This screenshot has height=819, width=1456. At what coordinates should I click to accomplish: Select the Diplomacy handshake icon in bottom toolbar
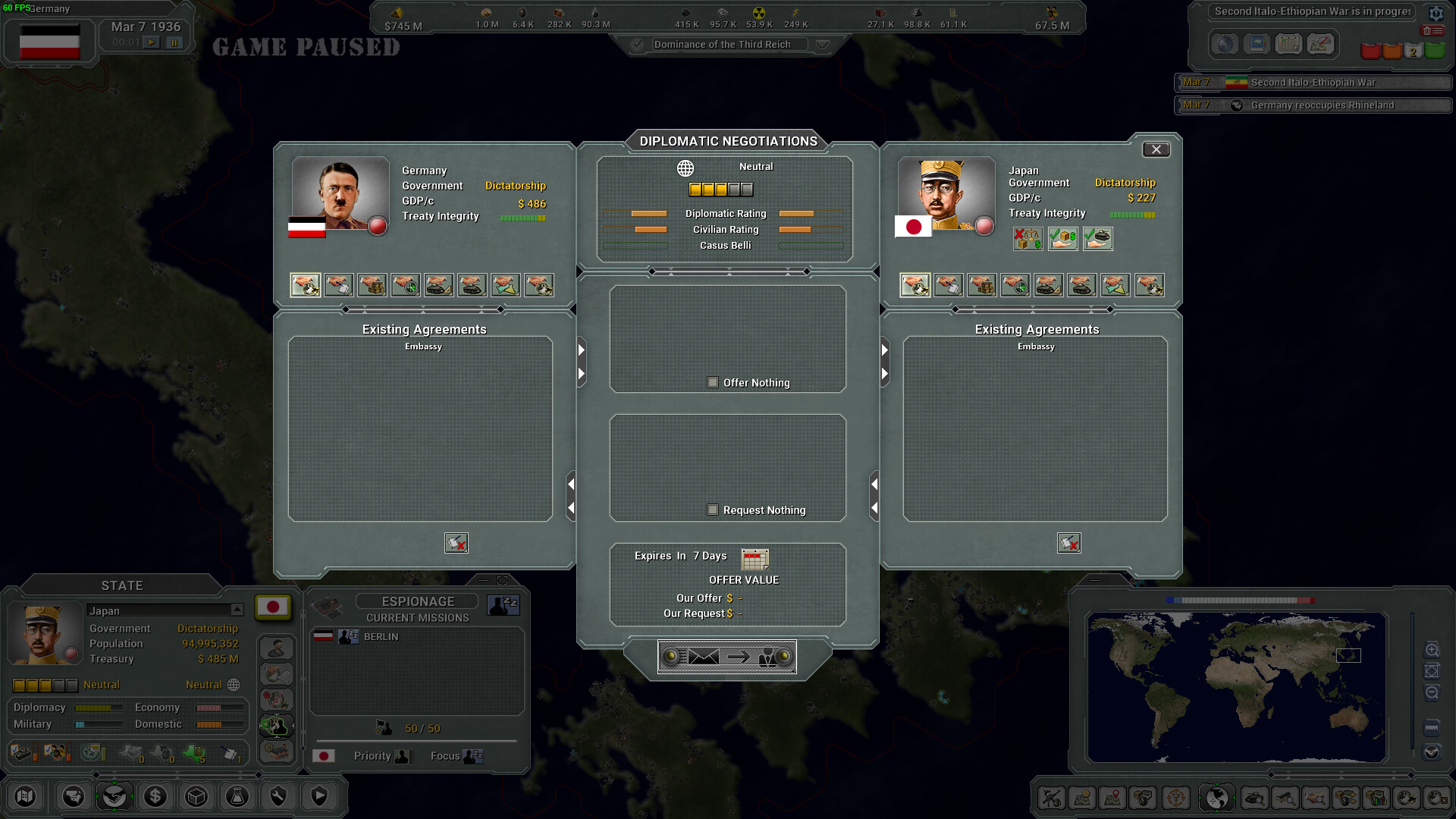114,796
